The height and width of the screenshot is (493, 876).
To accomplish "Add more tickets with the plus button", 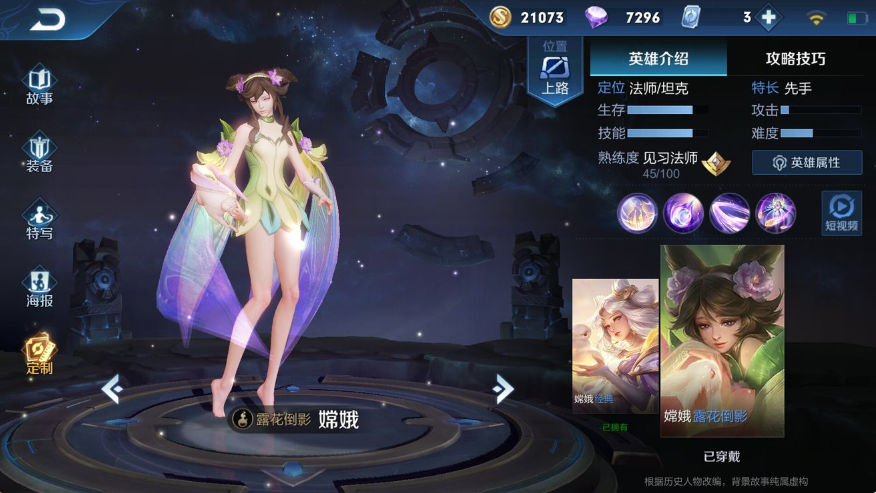I will (769, 18).
